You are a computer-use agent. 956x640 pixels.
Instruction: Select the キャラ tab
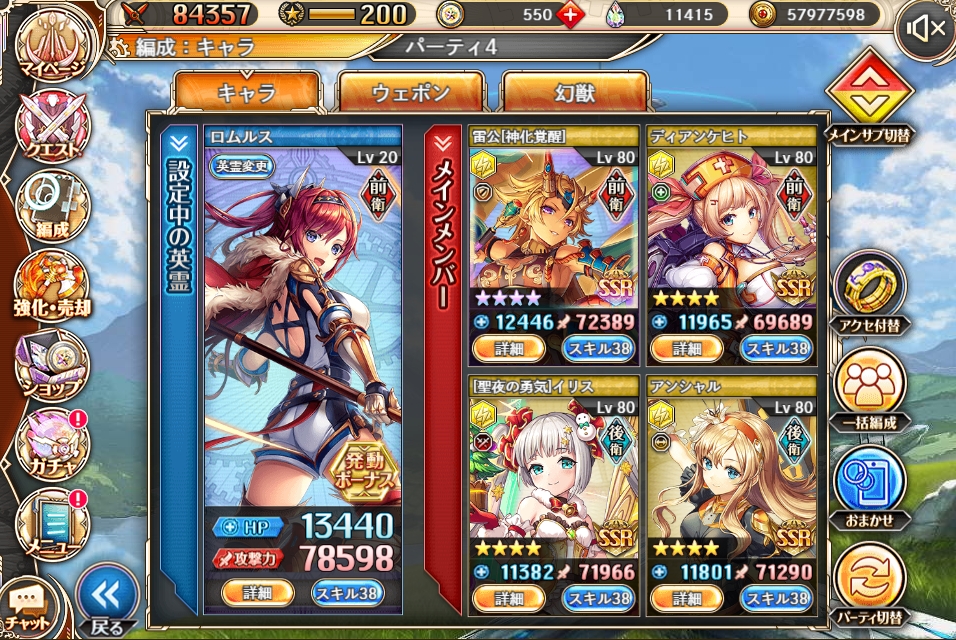(x=246, y=94)
